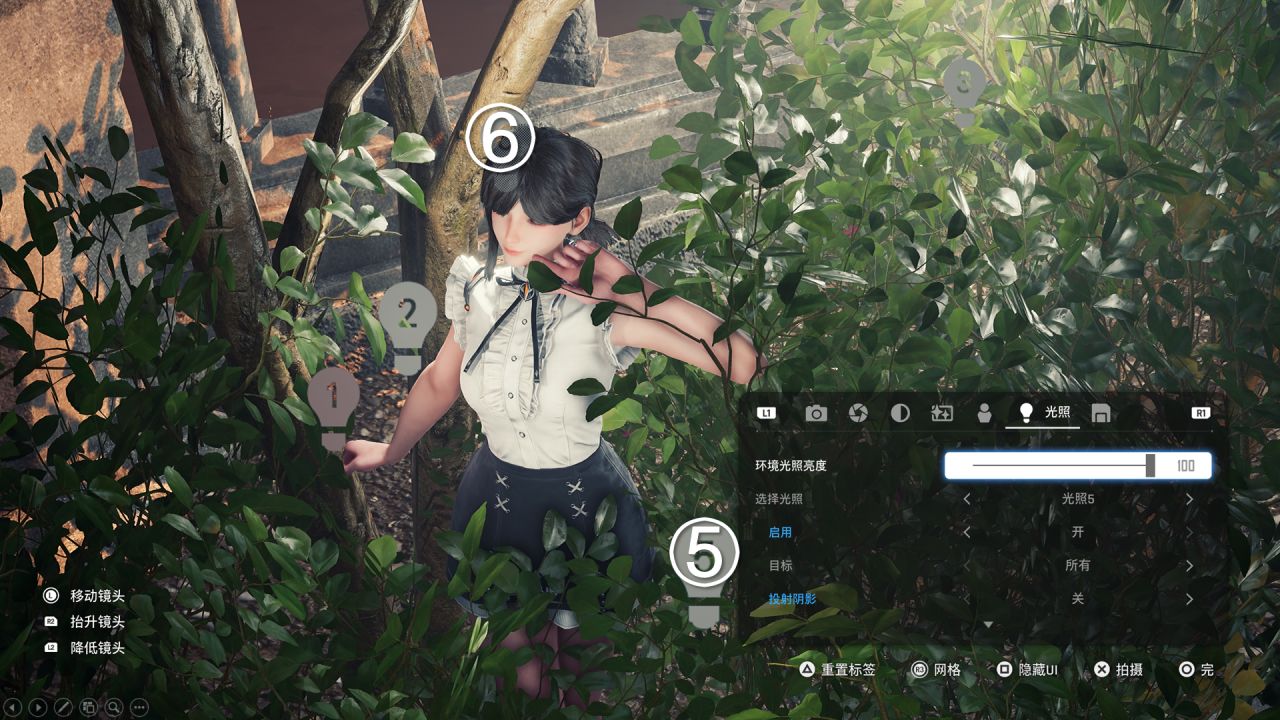Image resolution: width=1280 pixels, height=720 pixels.
Task: Go to next slide with overlay arrow
Action: pos(38,707)
